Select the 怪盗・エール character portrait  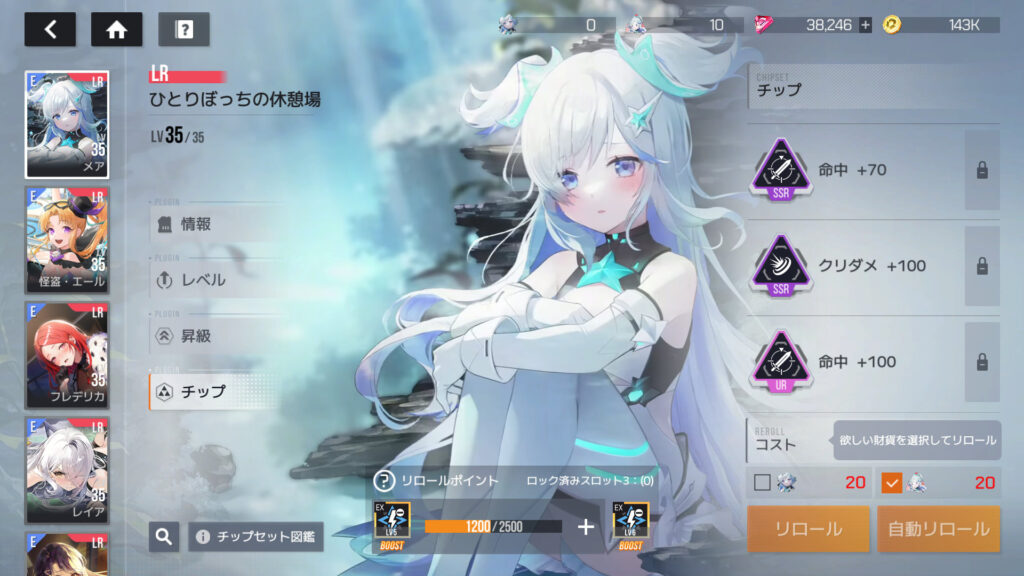pos(67,240)
